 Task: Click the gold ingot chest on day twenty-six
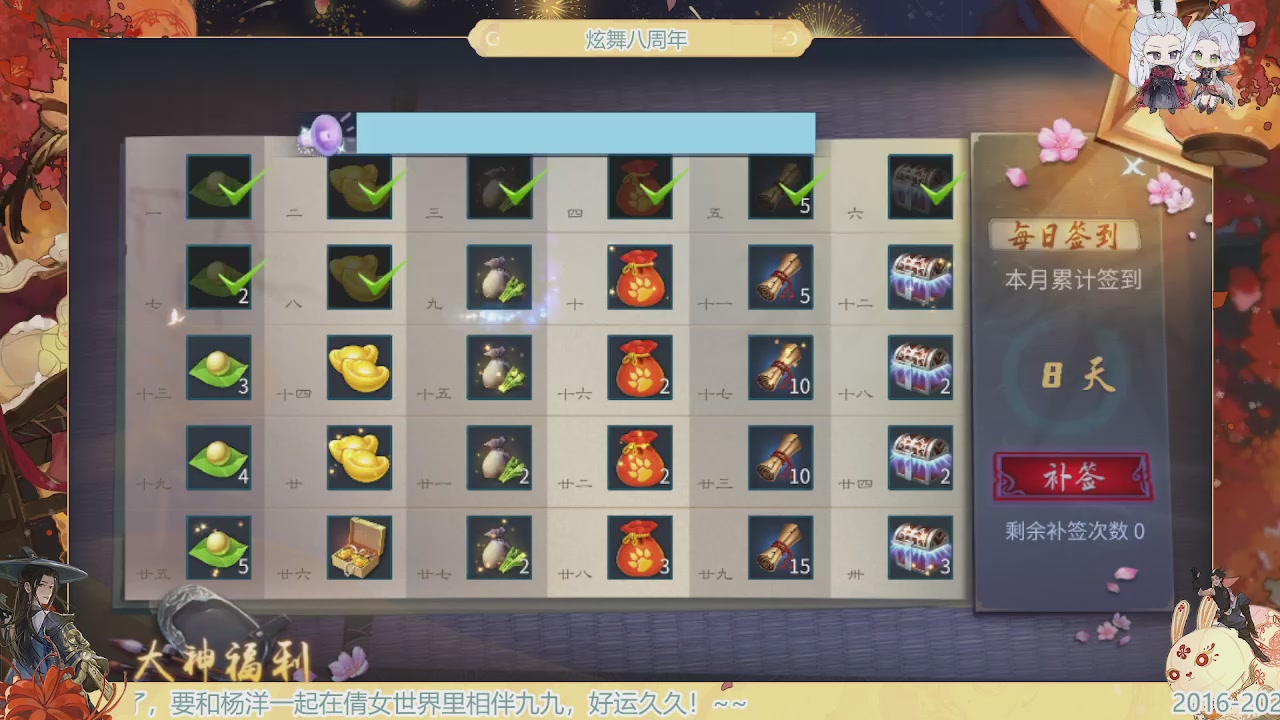tap(360, 548)
